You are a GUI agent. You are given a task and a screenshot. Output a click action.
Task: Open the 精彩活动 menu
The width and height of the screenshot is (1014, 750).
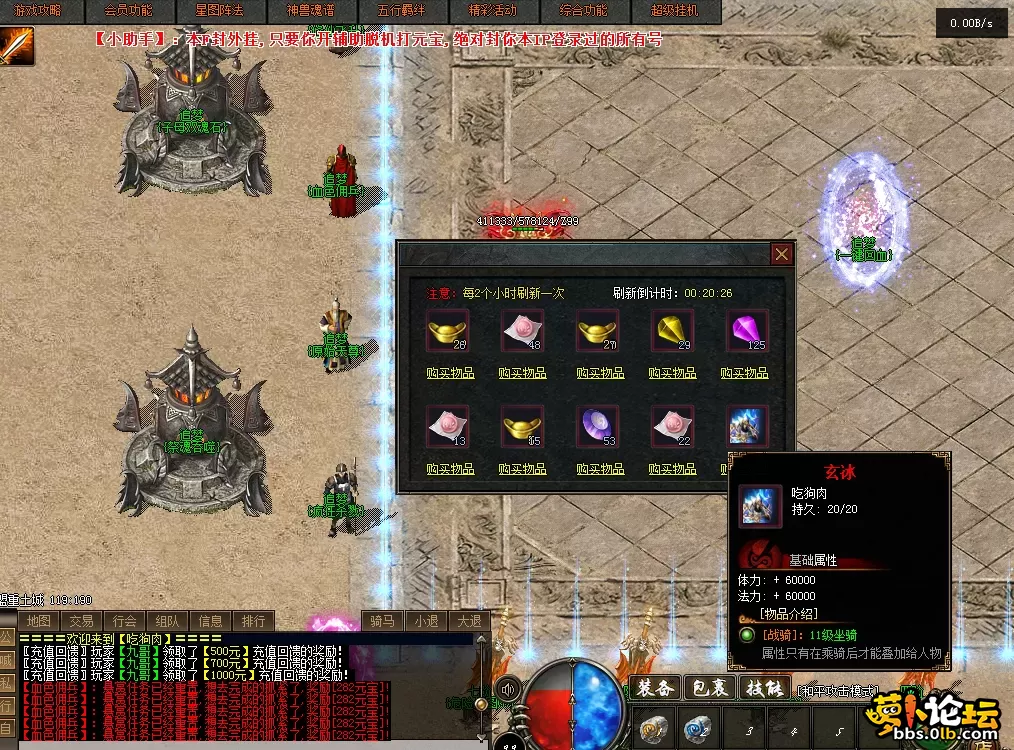coord(492,11)
